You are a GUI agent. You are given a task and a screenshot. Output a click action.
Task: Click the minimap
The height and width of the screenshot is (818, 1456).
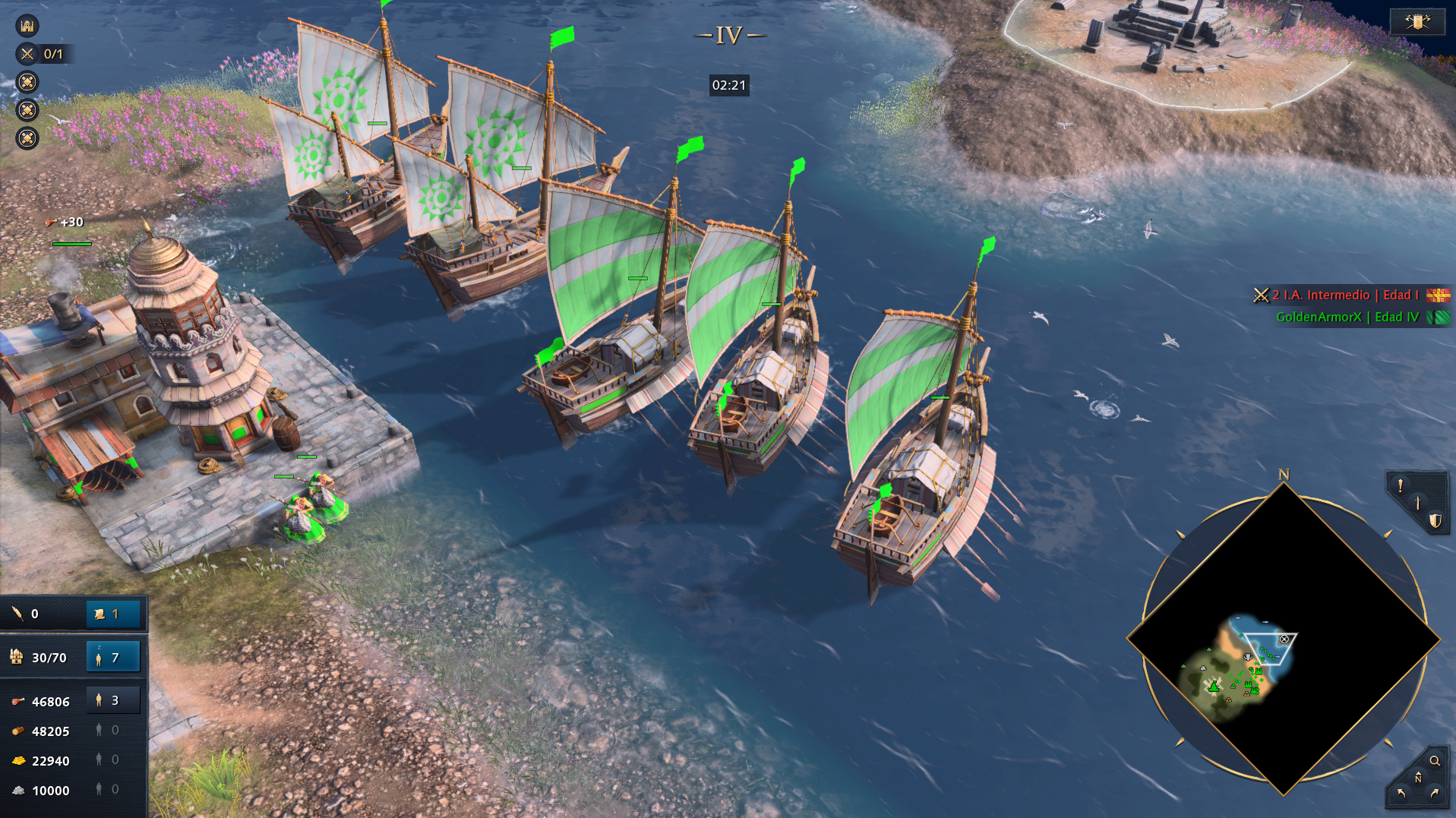(x=1283, y=640)
